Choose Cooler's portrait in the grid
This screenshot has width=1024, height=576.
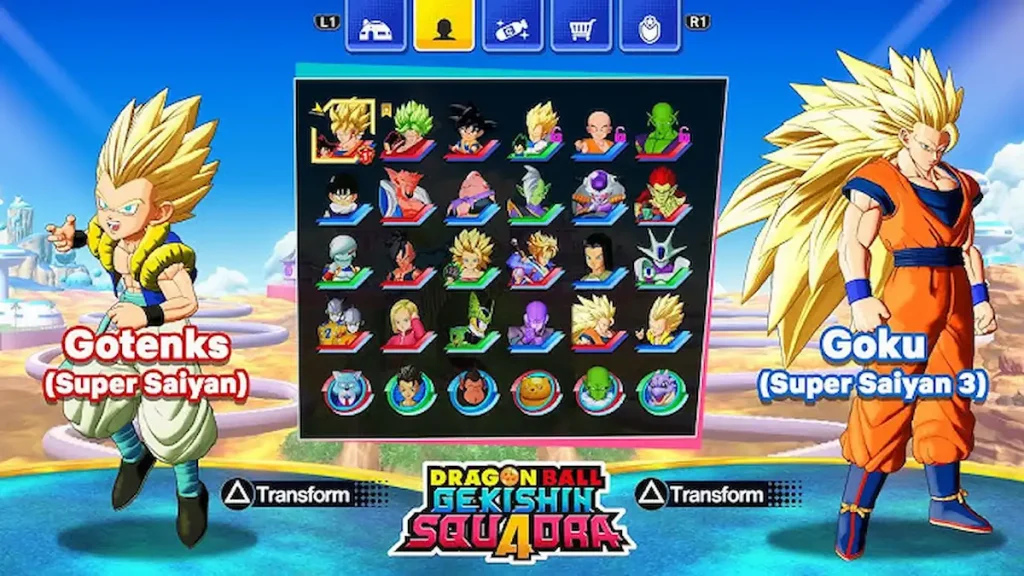click(662, 258)
